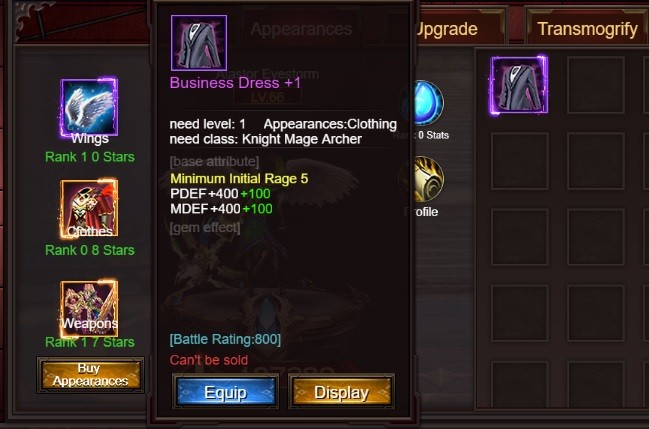Switch to the Upgrade tab
649x429 pixels.
coord(446,29)
